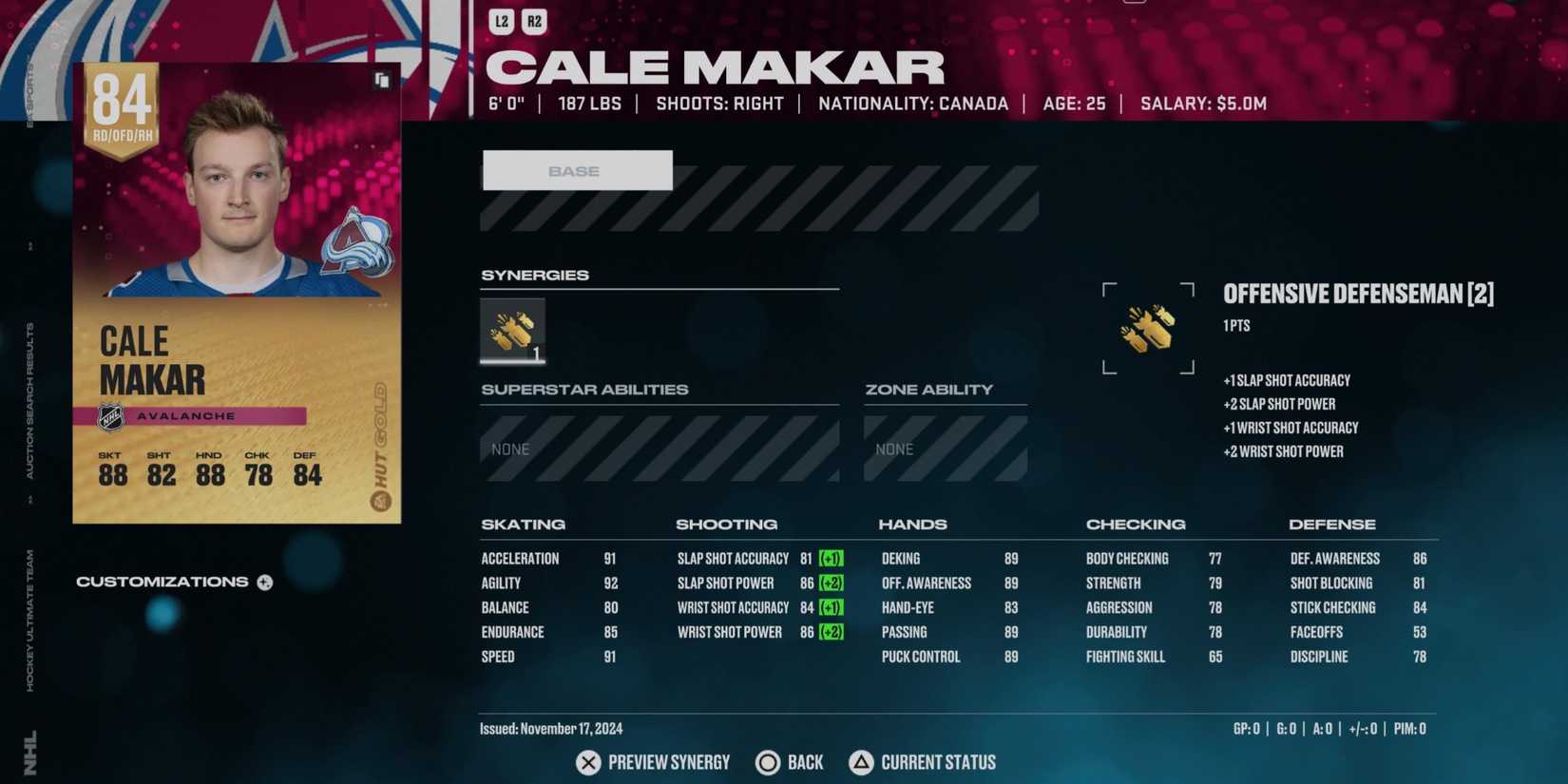Toggle the Customizations plus control
1568x784 pixels.
click(x=264, y=582)
